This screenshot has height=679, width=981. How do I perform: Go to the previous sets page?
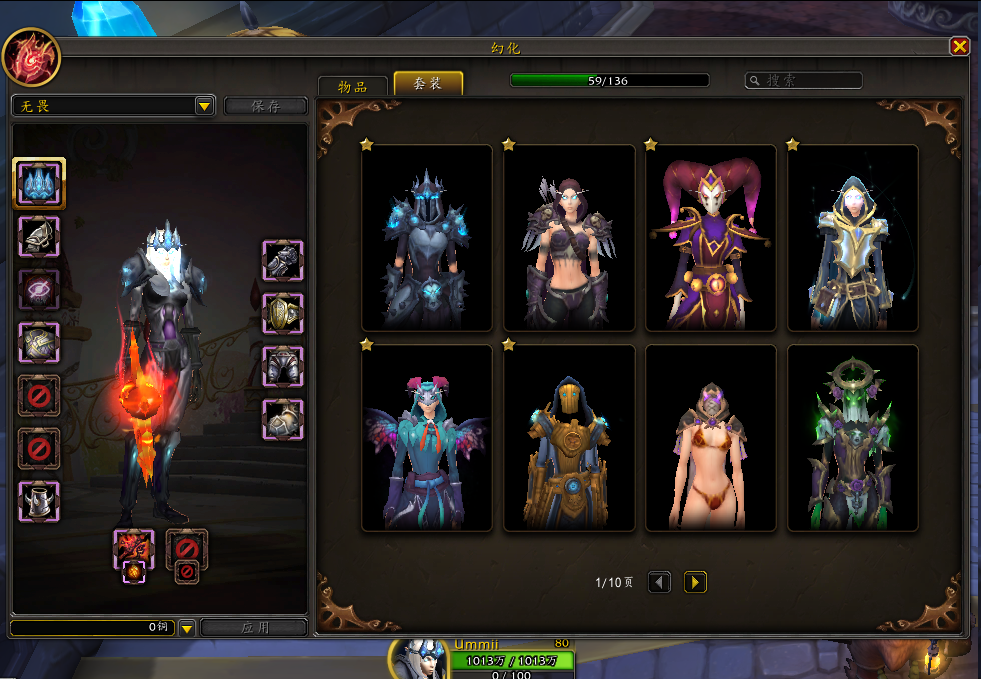[659, 582]
